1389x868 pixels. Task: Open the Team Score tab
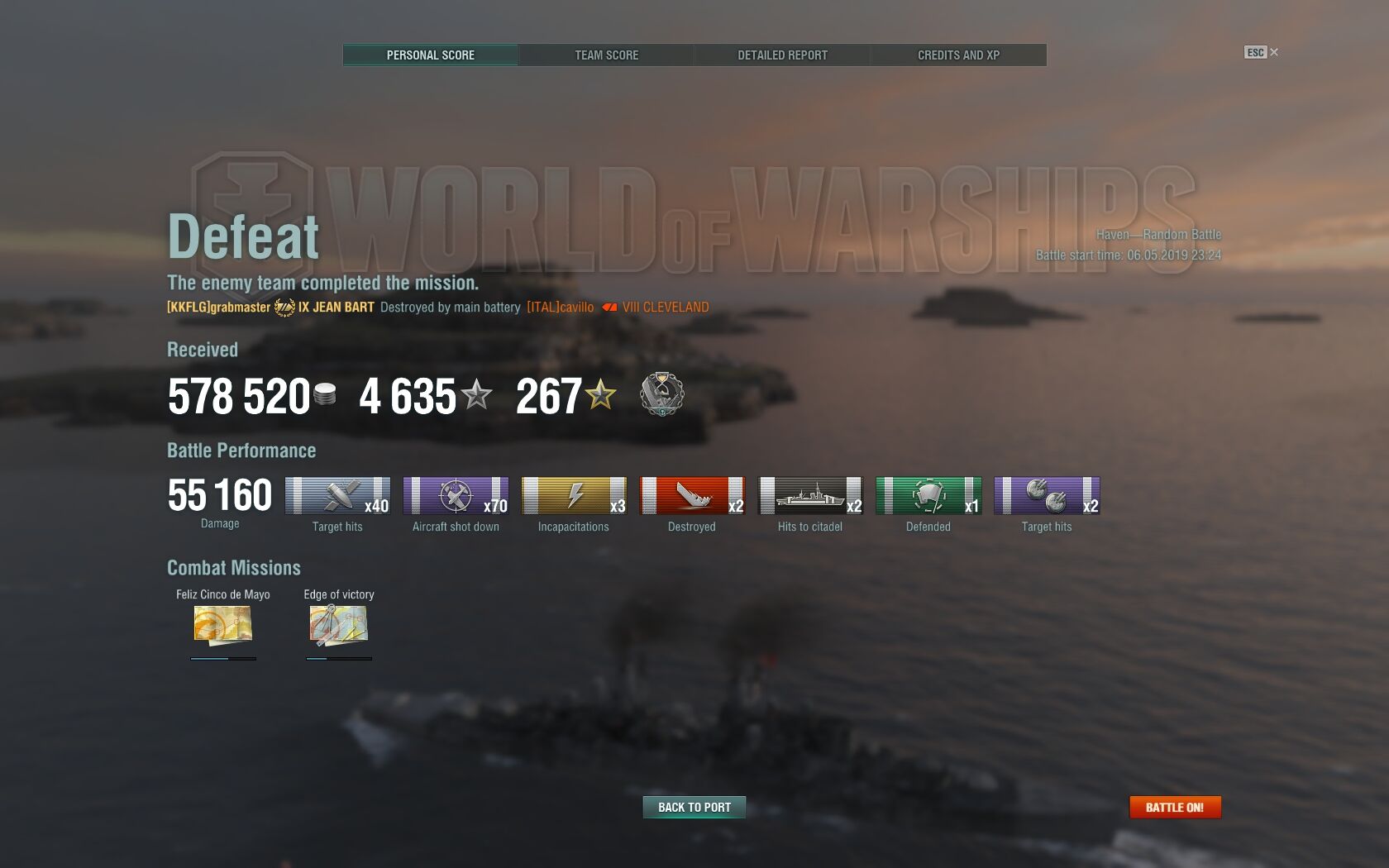[x=606, y=55]
